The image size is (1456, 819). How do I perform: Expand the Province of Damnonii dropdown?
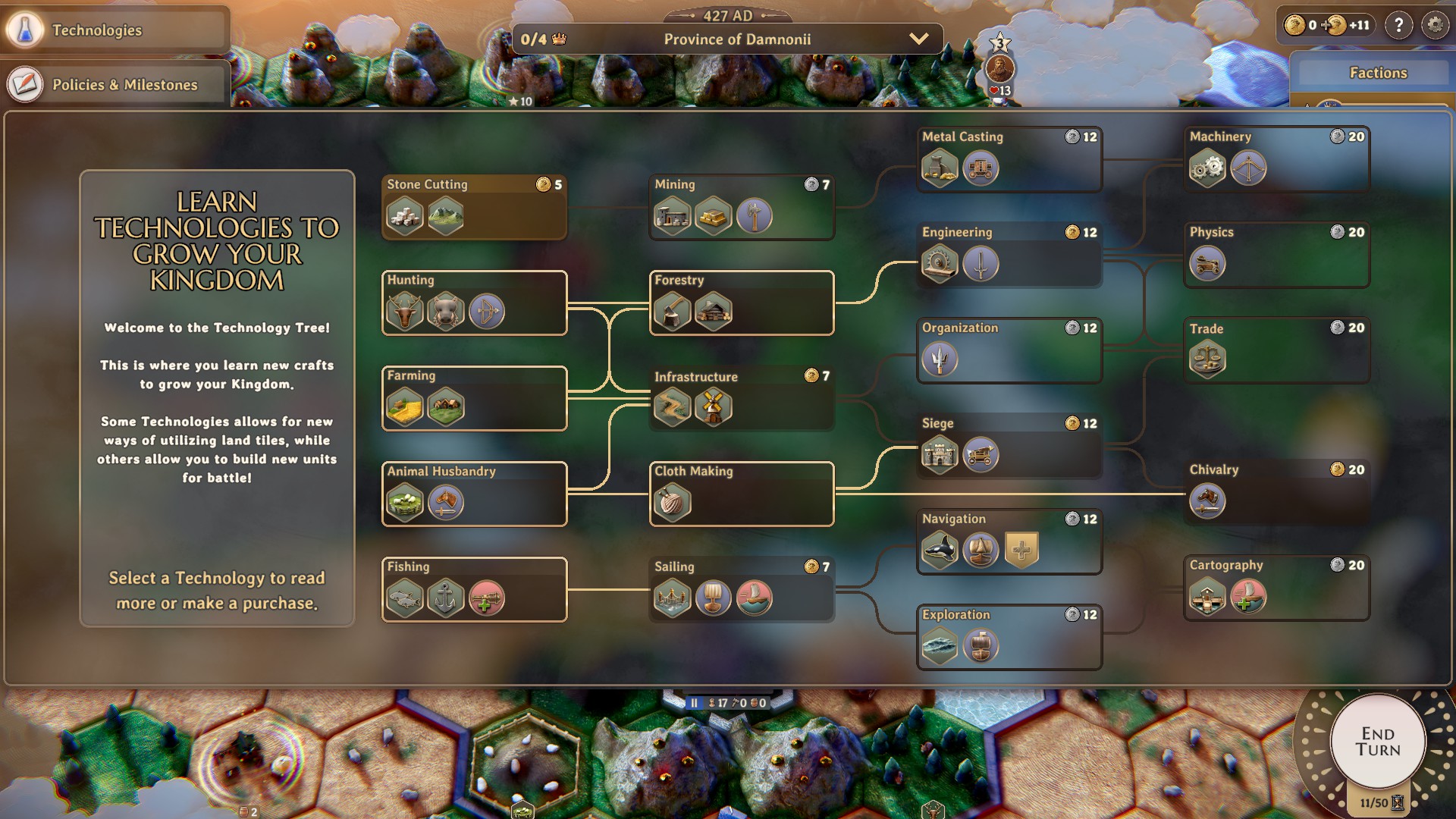point(918,39)
